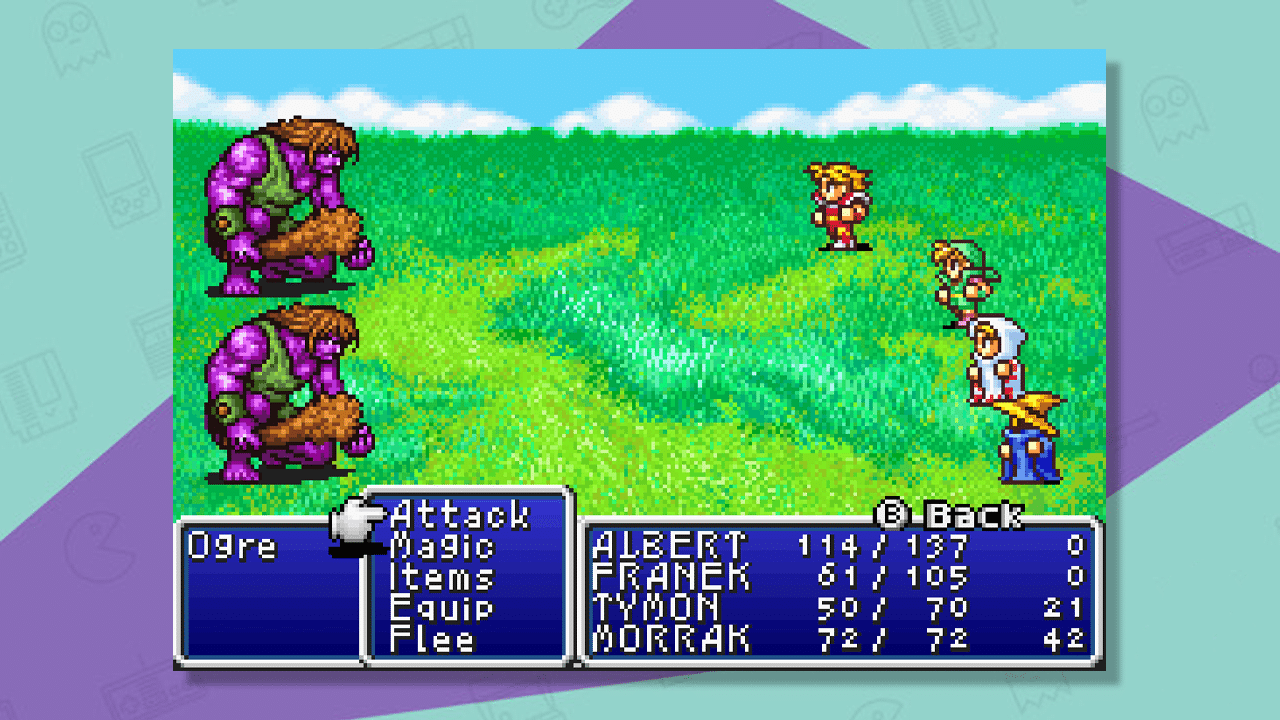Click the red Warrior character sprite
The width and height of the screenshot is (1280, 720).
tap(838, 205)
